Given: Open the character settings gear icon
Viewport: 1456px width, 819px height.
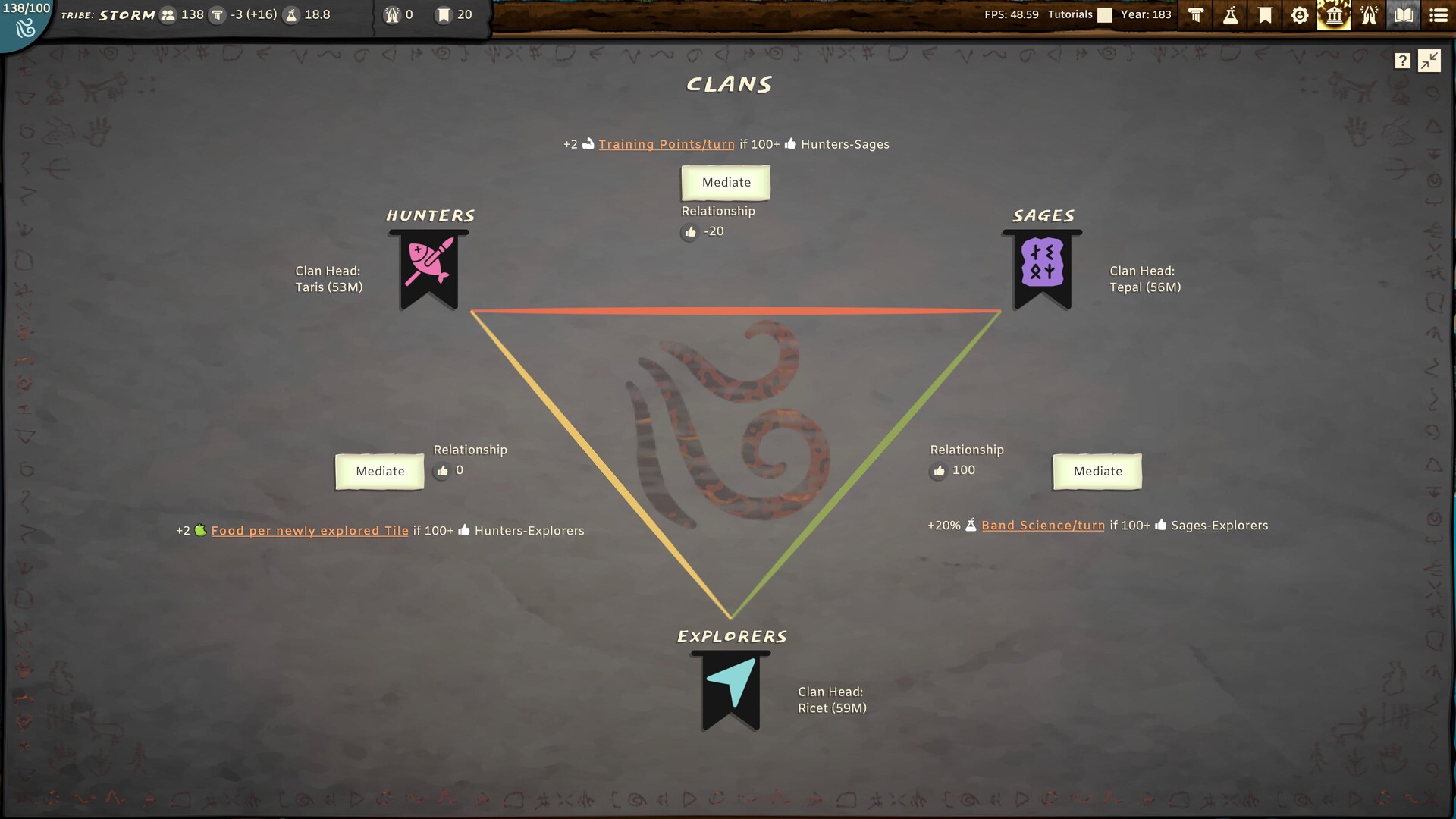Looking at the screenshot, I should pyautogui.click(x=1298, y=15).
